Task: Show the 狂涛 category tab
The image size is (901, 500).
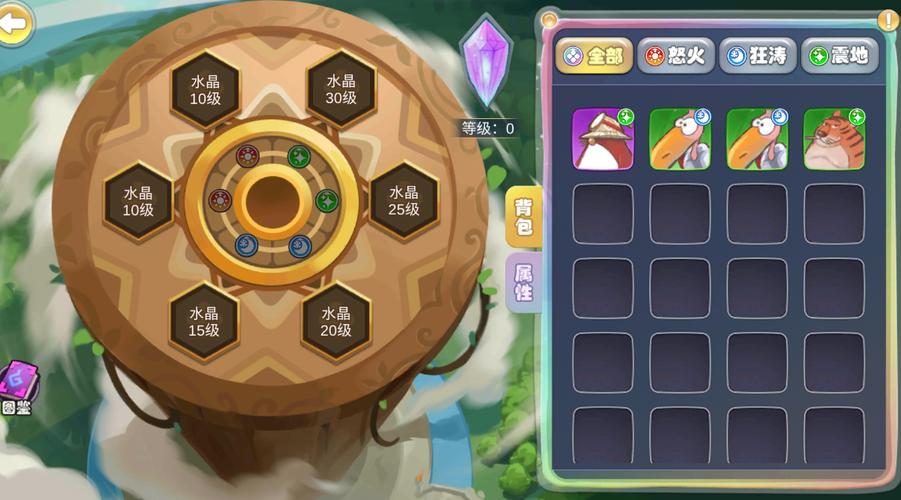Action: pyautogui.click(x=757, y=56)
